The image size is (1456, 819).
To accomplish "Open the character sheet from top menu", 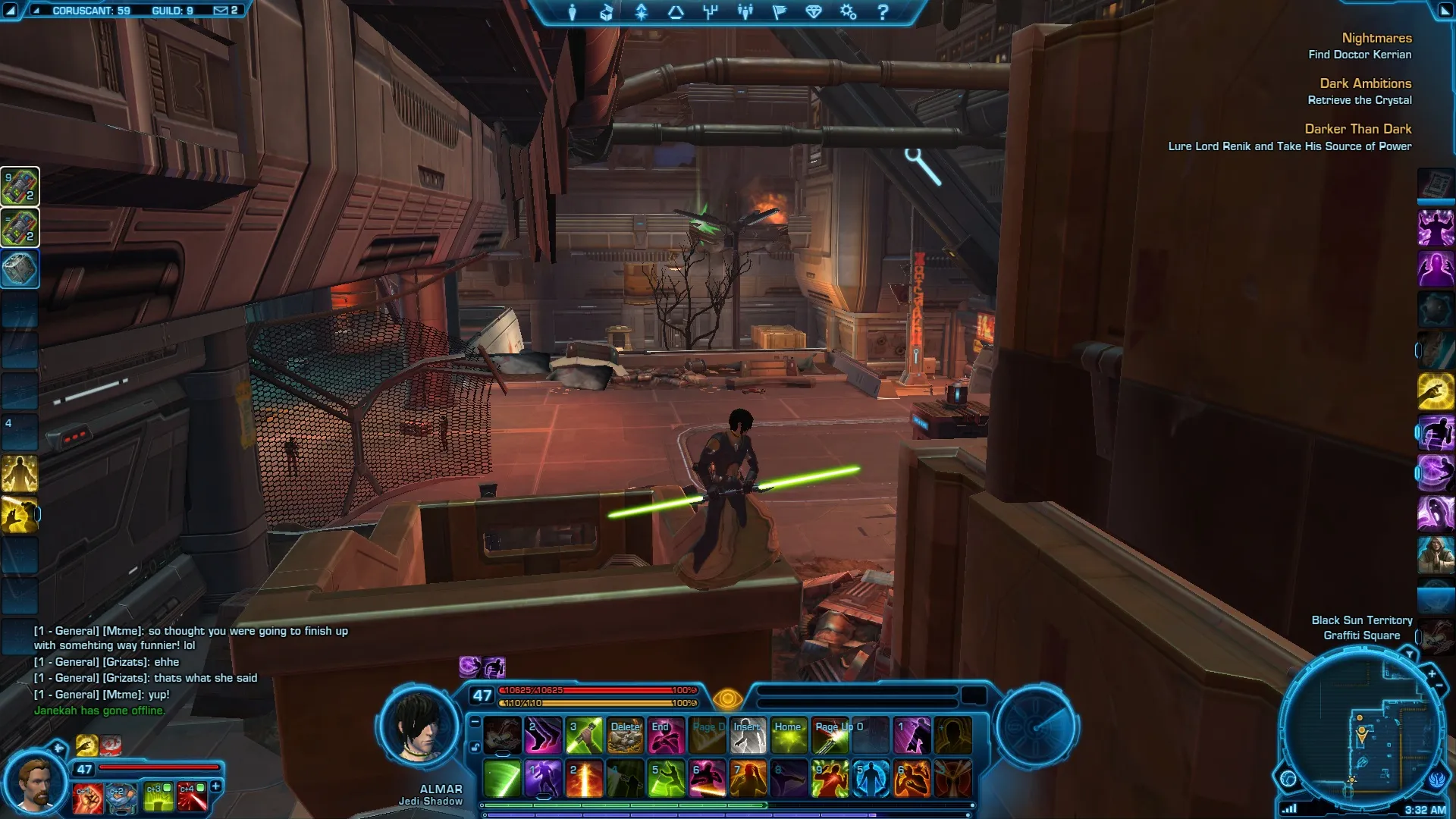I will coord(572,12).
